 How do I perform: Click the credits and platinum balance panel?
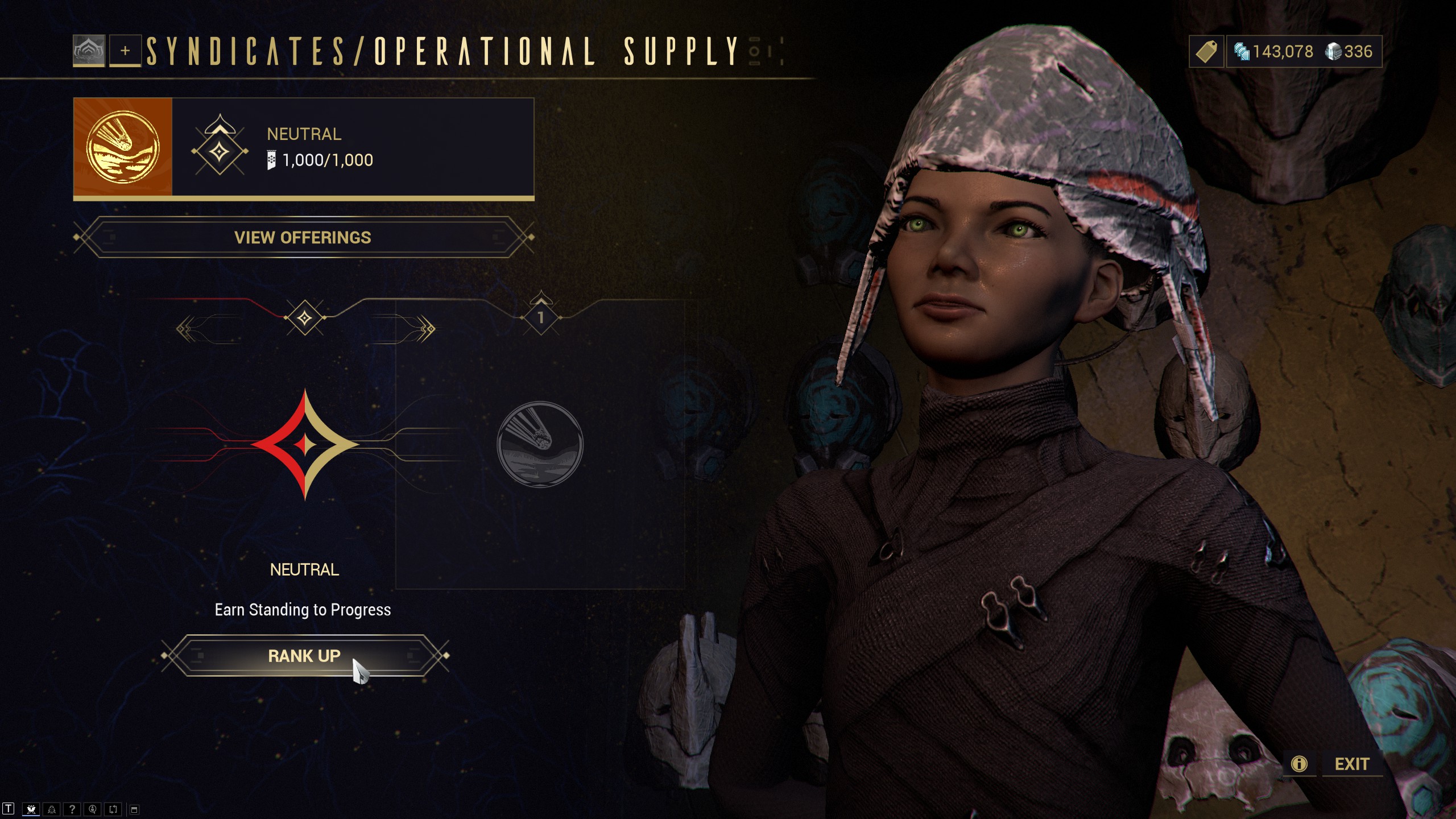tap(1304, 52)
